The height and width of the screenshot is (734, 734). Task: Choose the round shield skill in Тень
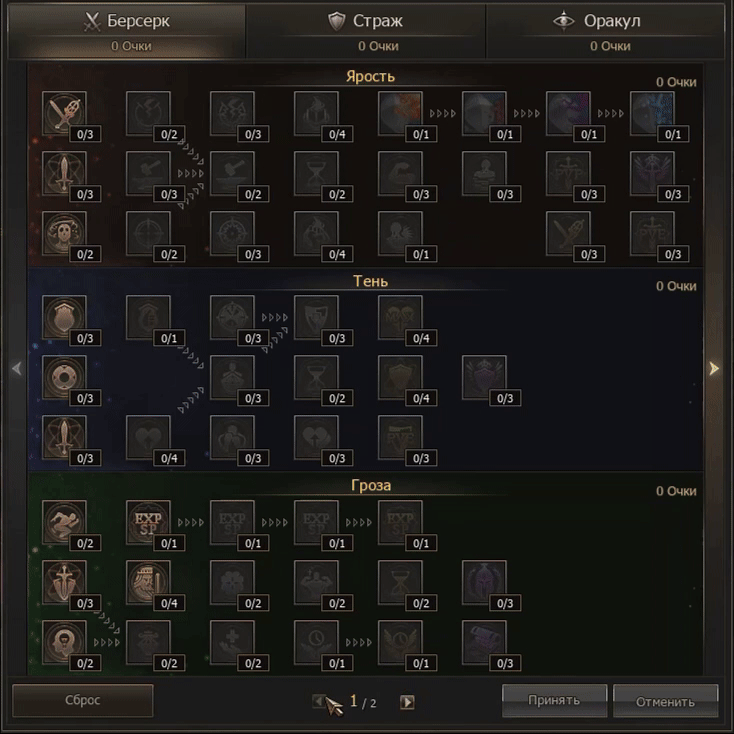[64, 316]
